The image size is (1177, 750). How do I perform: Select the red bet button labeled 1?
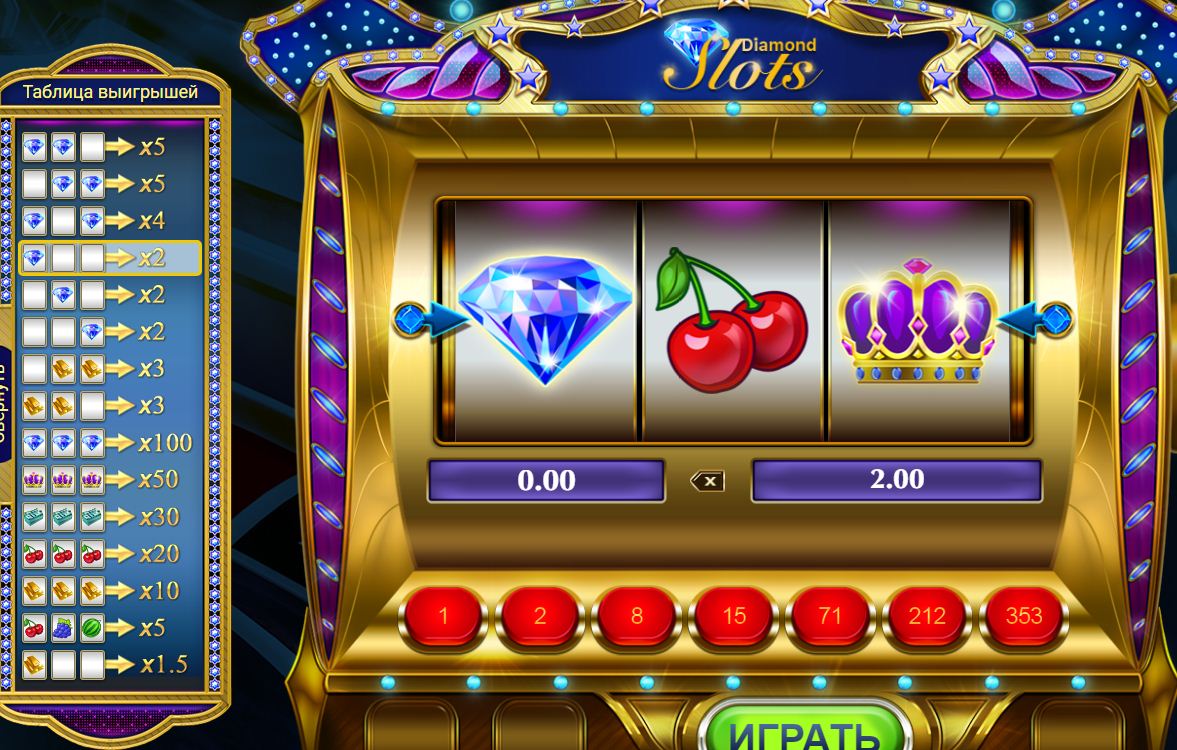tap(444, 615)
